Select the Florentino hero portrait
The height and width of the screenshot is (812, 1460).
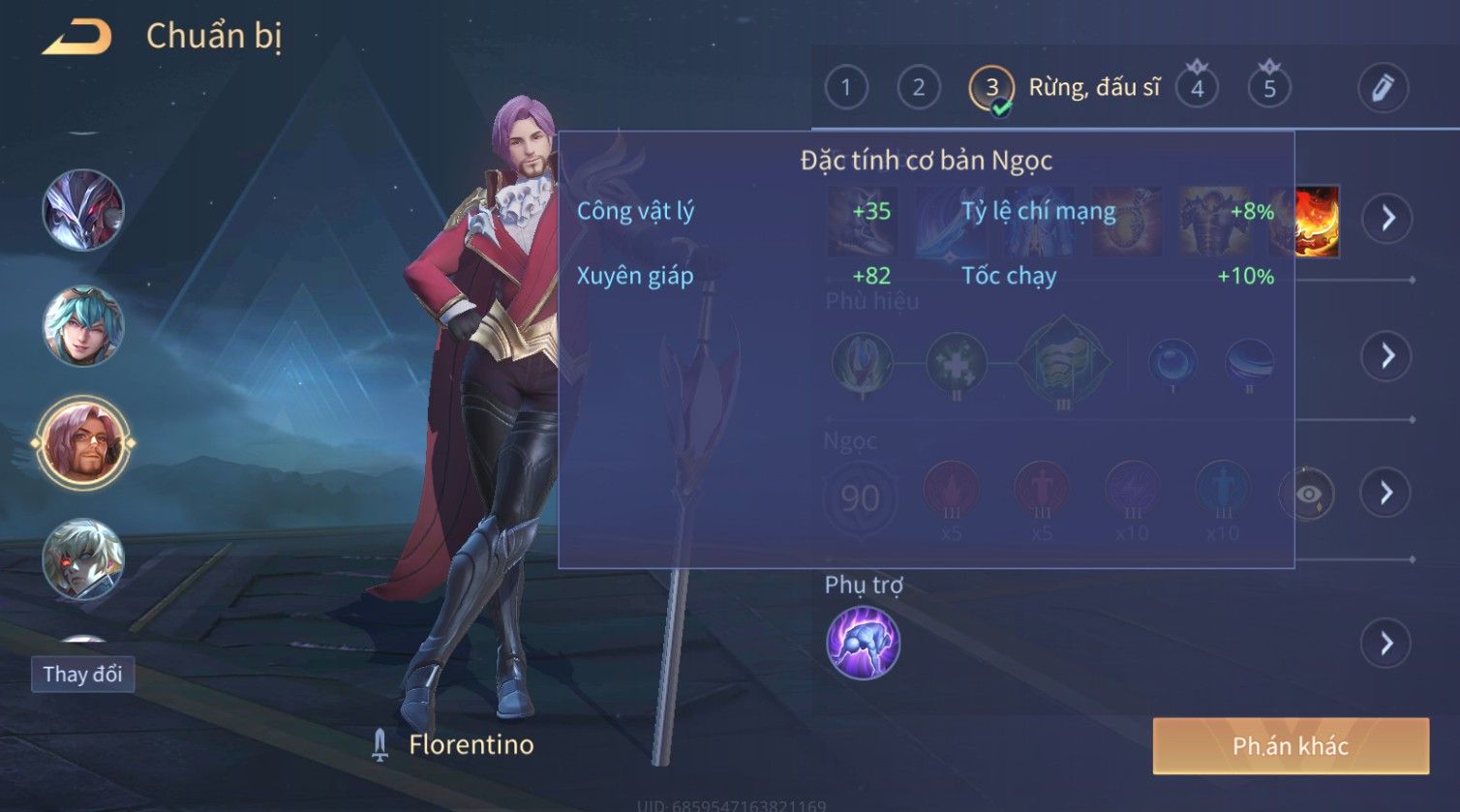click(83, 443)
